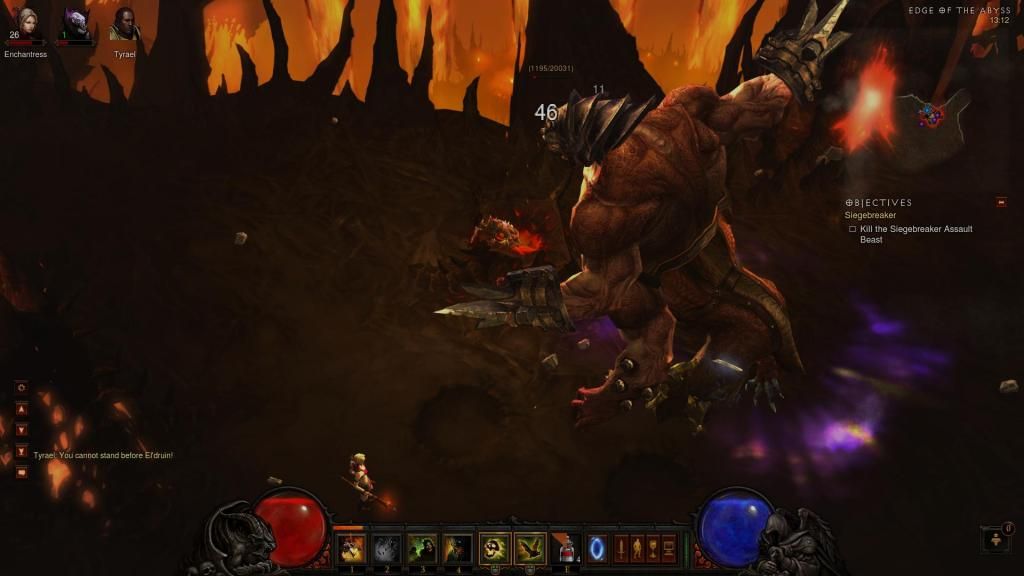Collapse the Objectives tracker

pyautogui.click(x=1001, y=202)
